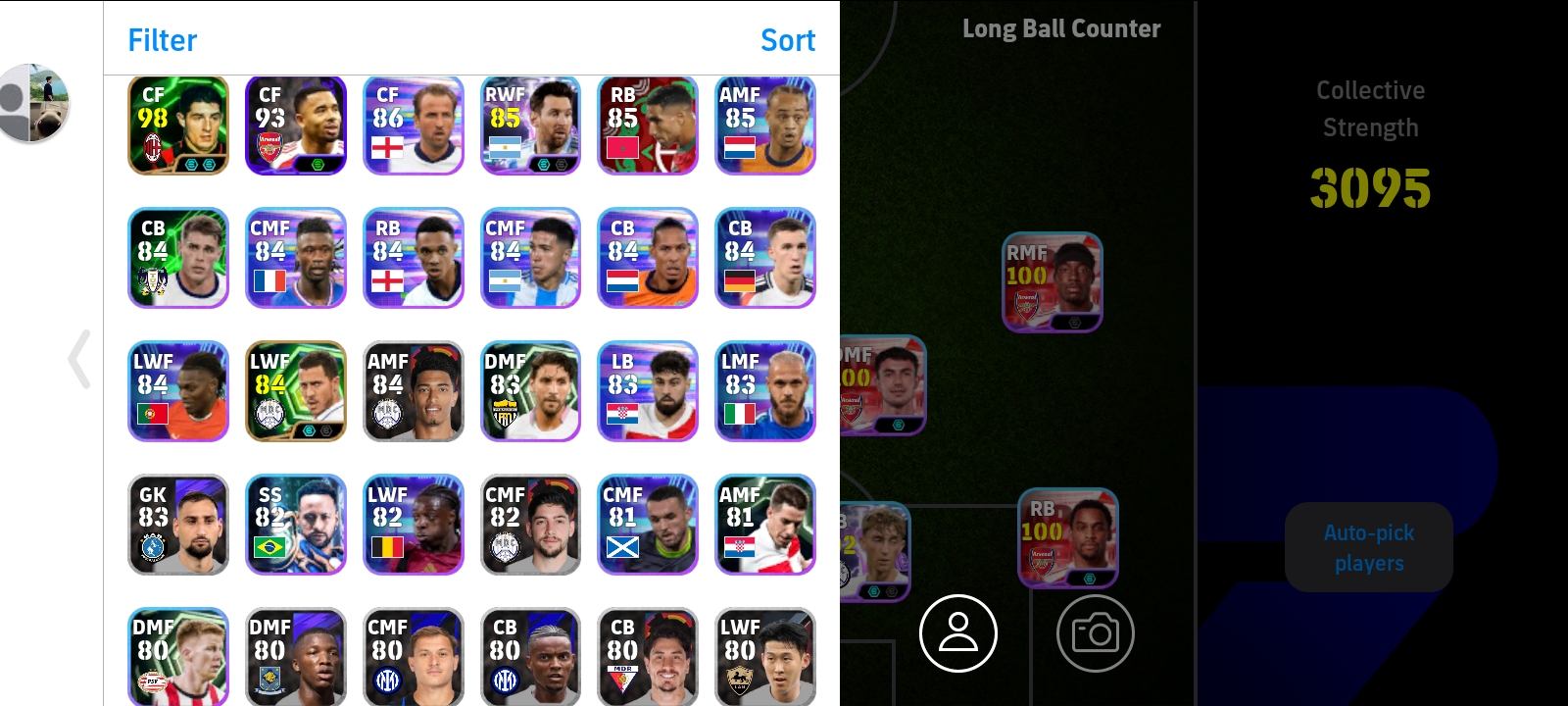The width and height of the screenshot is (1568, 706).
Task: Collapse the player list with left arrow
Action: coord(80,359)
